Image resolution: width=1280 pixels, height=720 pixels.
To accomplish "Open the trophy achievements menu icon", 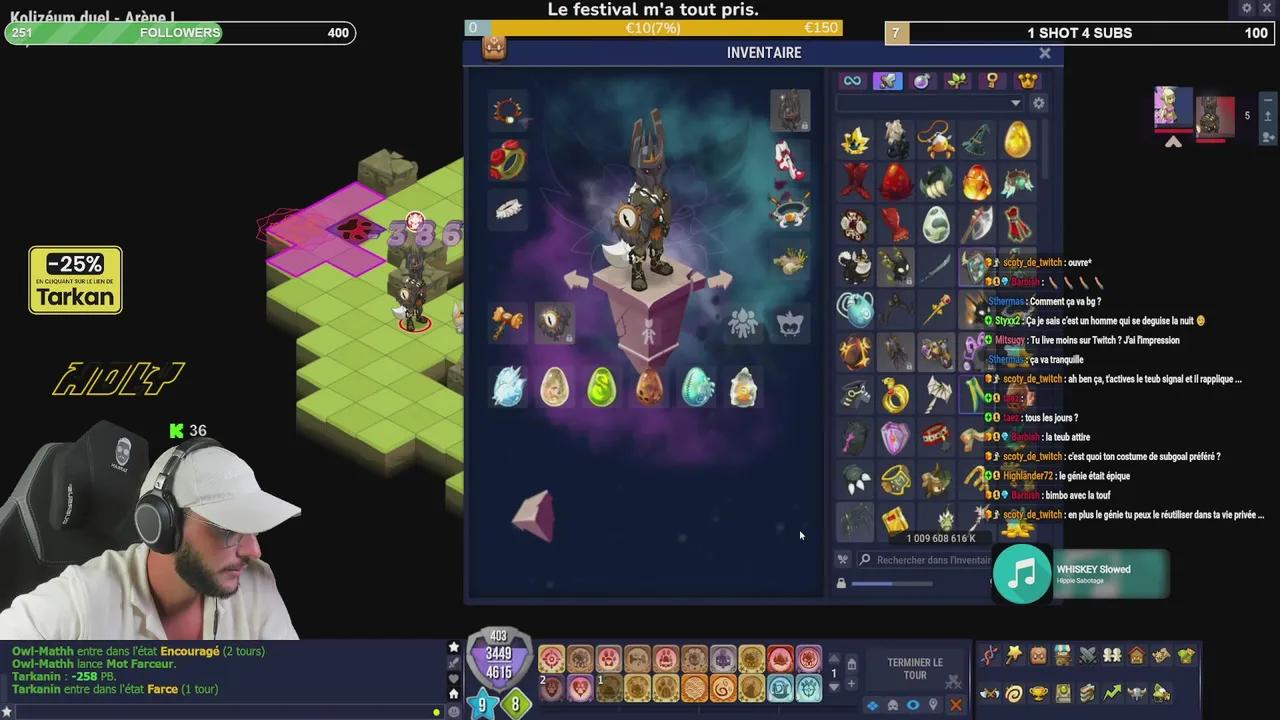I will tap(1039, 692).
